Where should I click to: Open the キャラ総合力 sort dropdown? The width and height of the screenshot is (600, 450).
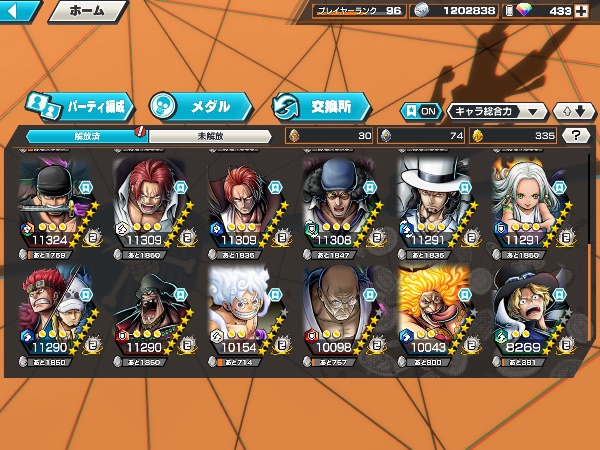(x=497, y=111)
